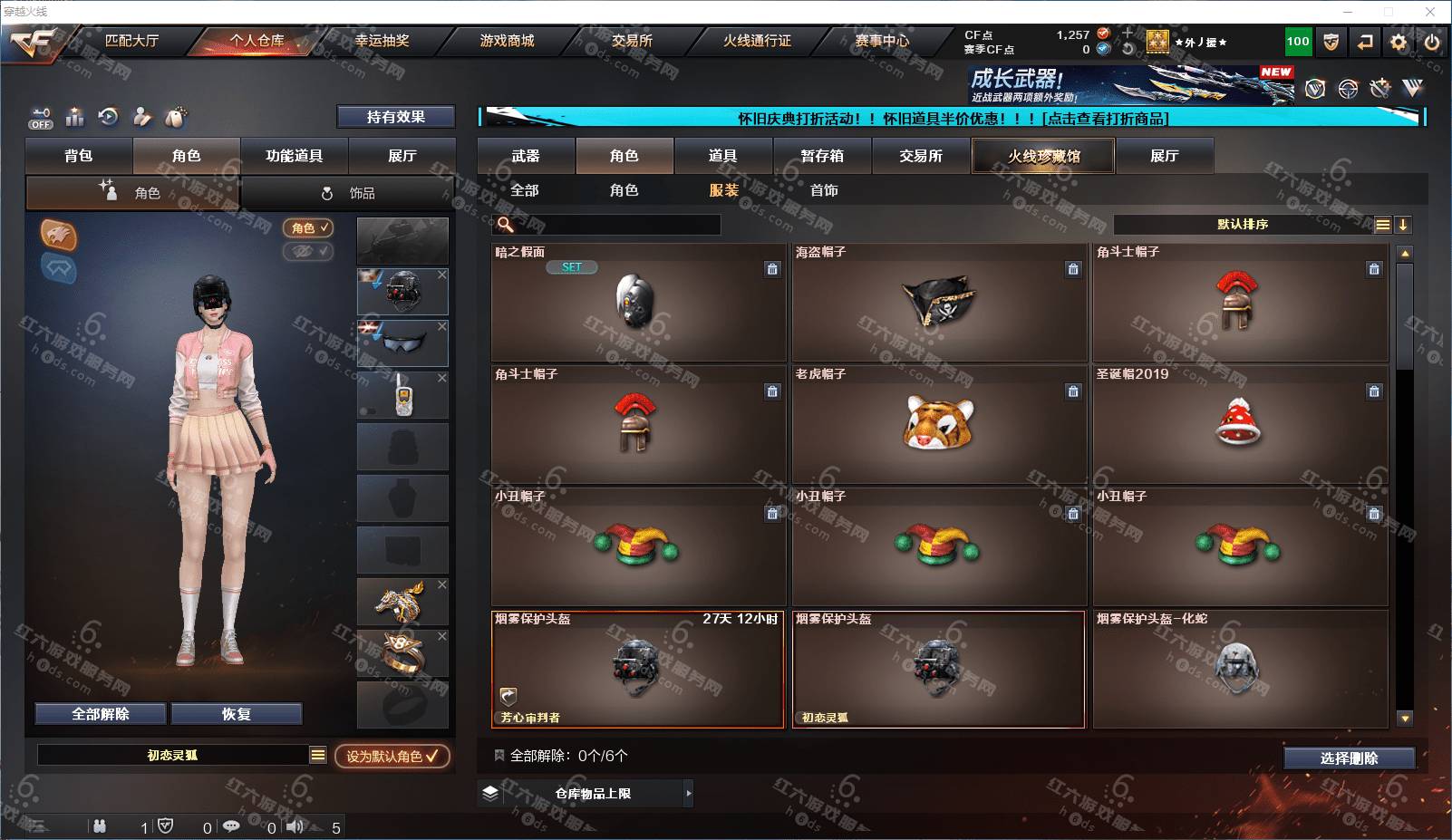
Task: Open the 暂存箱 tab
Action: click(822, 156)
